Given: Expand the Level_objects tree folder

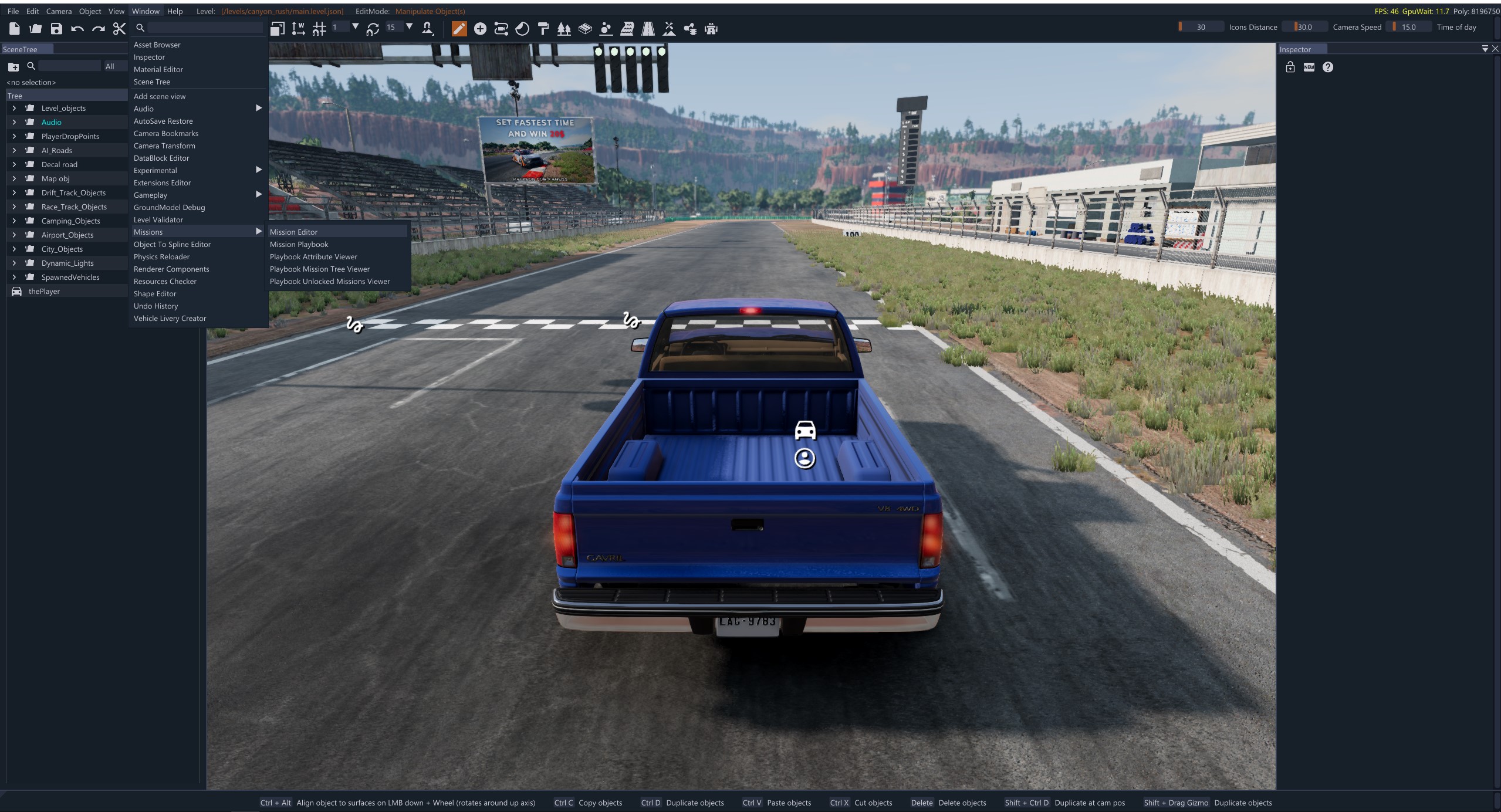Looking at the screenshot, I should [14, 108].
